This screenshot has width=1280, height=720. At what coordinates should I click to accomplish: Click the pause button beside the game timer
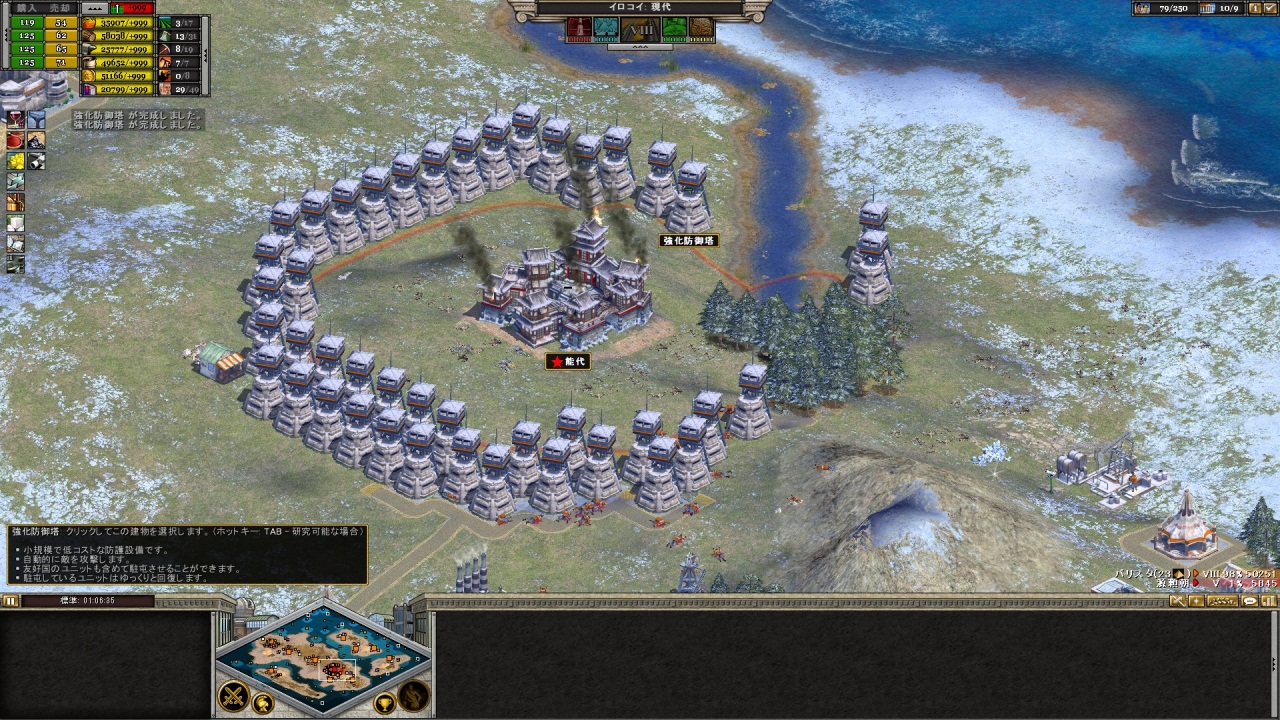tap(10, 601)
